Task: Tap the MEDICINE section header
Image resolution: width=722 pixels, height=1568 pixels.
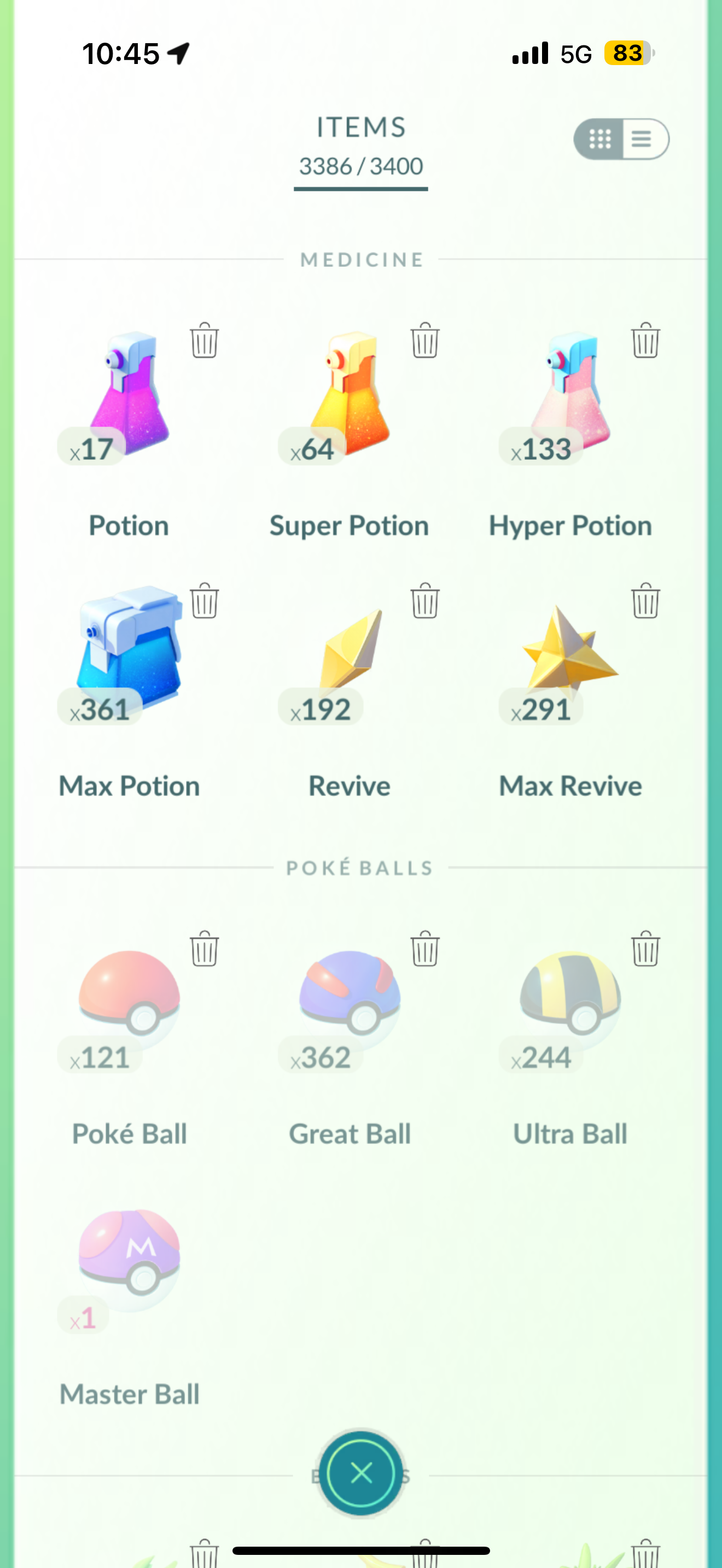Action: point(360,260)
